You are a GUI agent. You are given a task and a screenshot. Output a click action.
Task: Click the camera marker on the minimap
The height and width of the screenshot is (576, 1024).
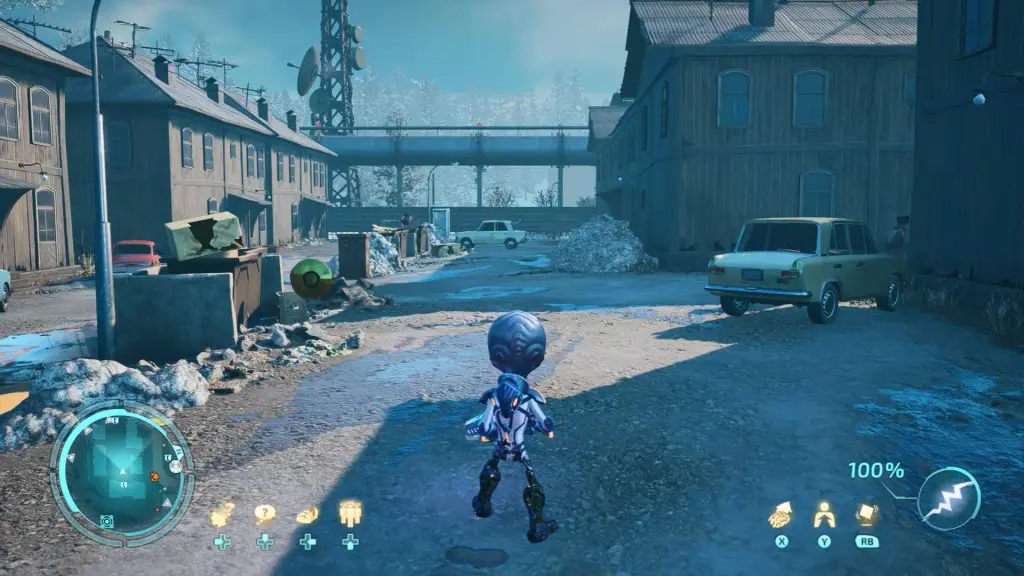(x=106, y=521)
